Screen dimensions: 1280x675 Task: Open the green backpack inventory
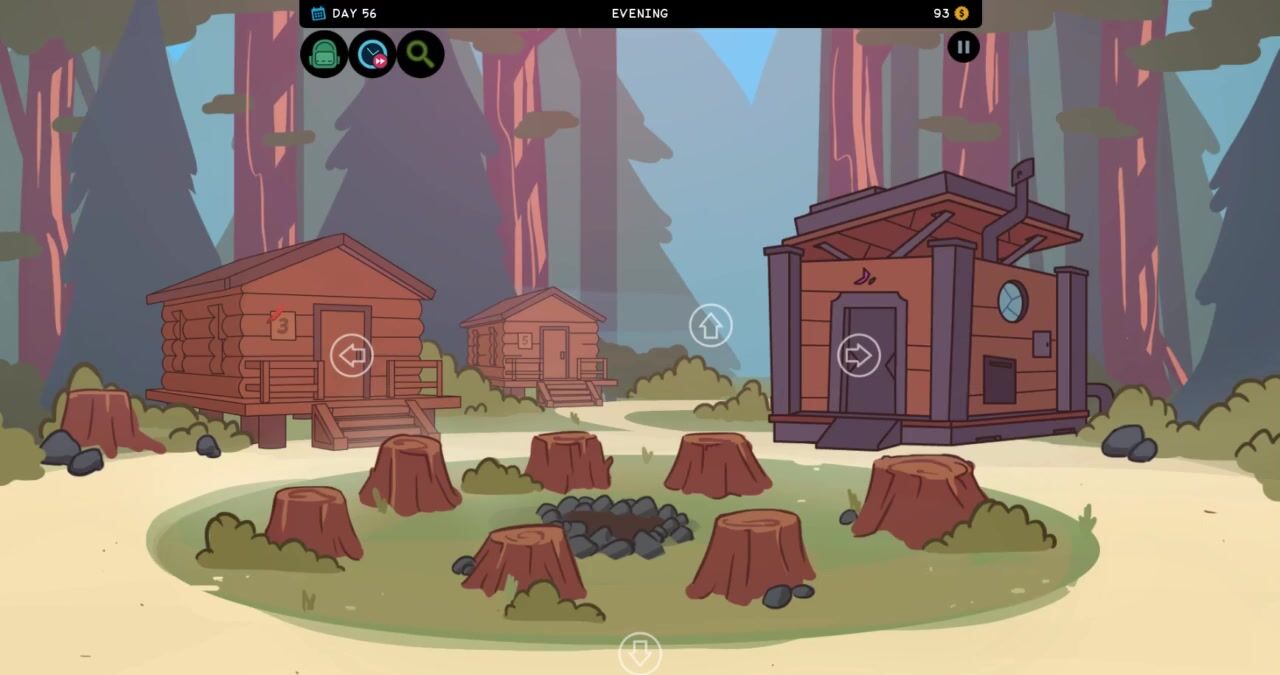tap(324, 54)
